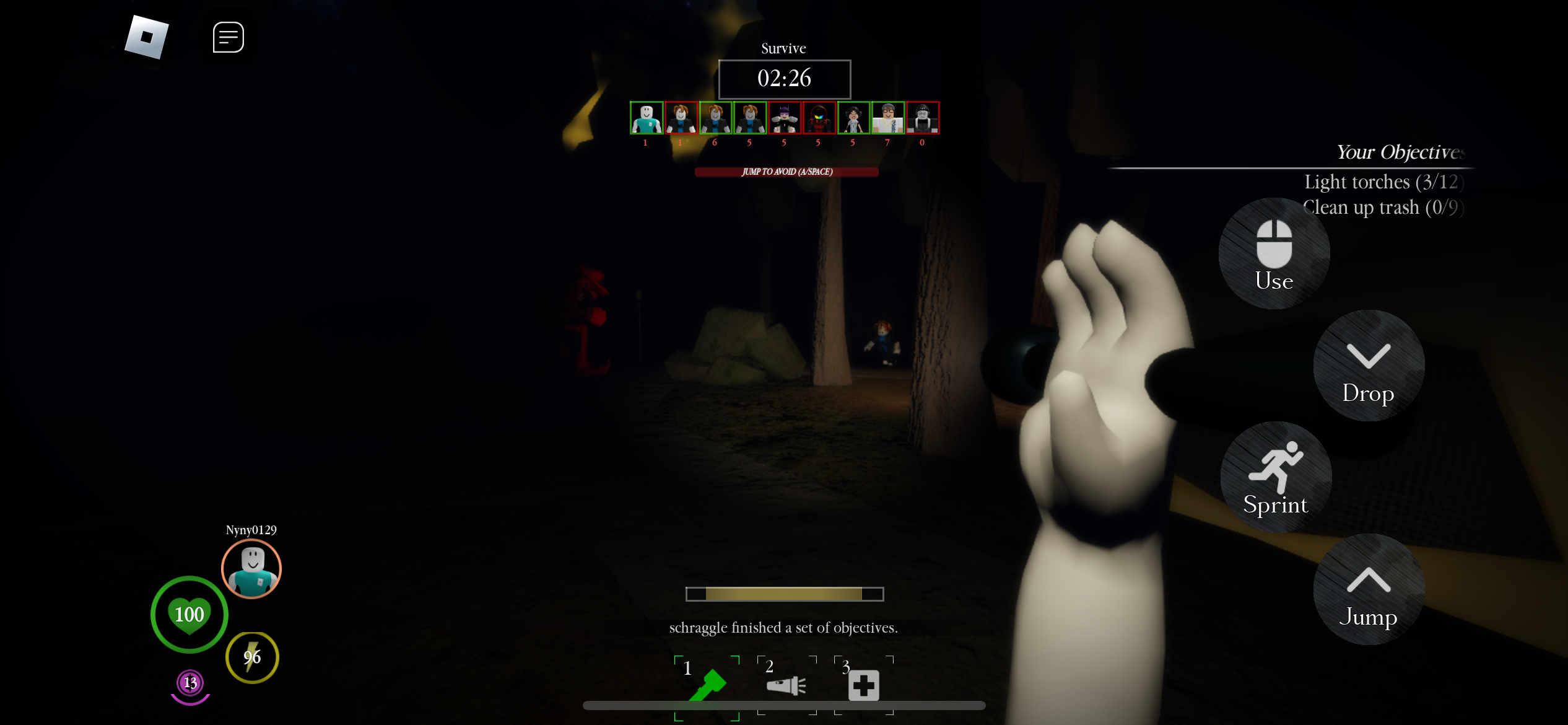Open the Roblox menu
The height and width of the screenshot is (725, 1568).
pos(147,37)
